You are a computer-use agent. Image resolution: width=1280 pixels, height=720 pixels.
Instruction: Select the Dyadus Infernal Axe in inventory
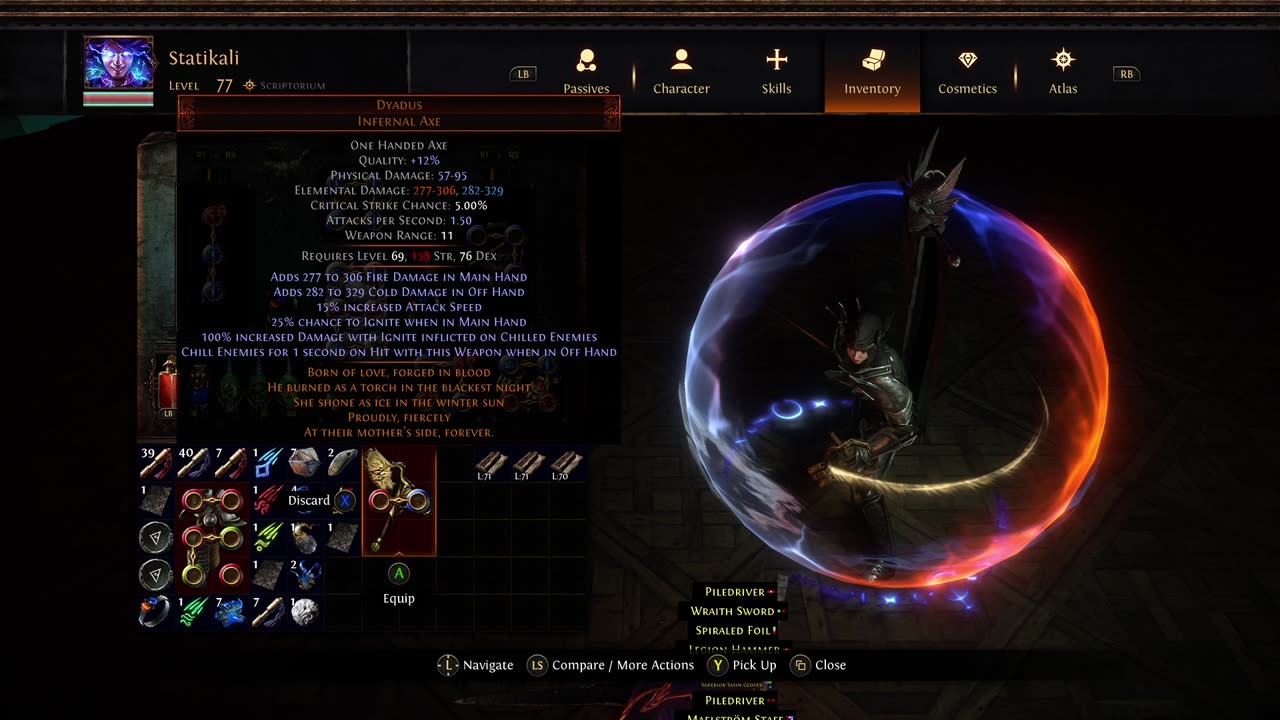[399, 500]
